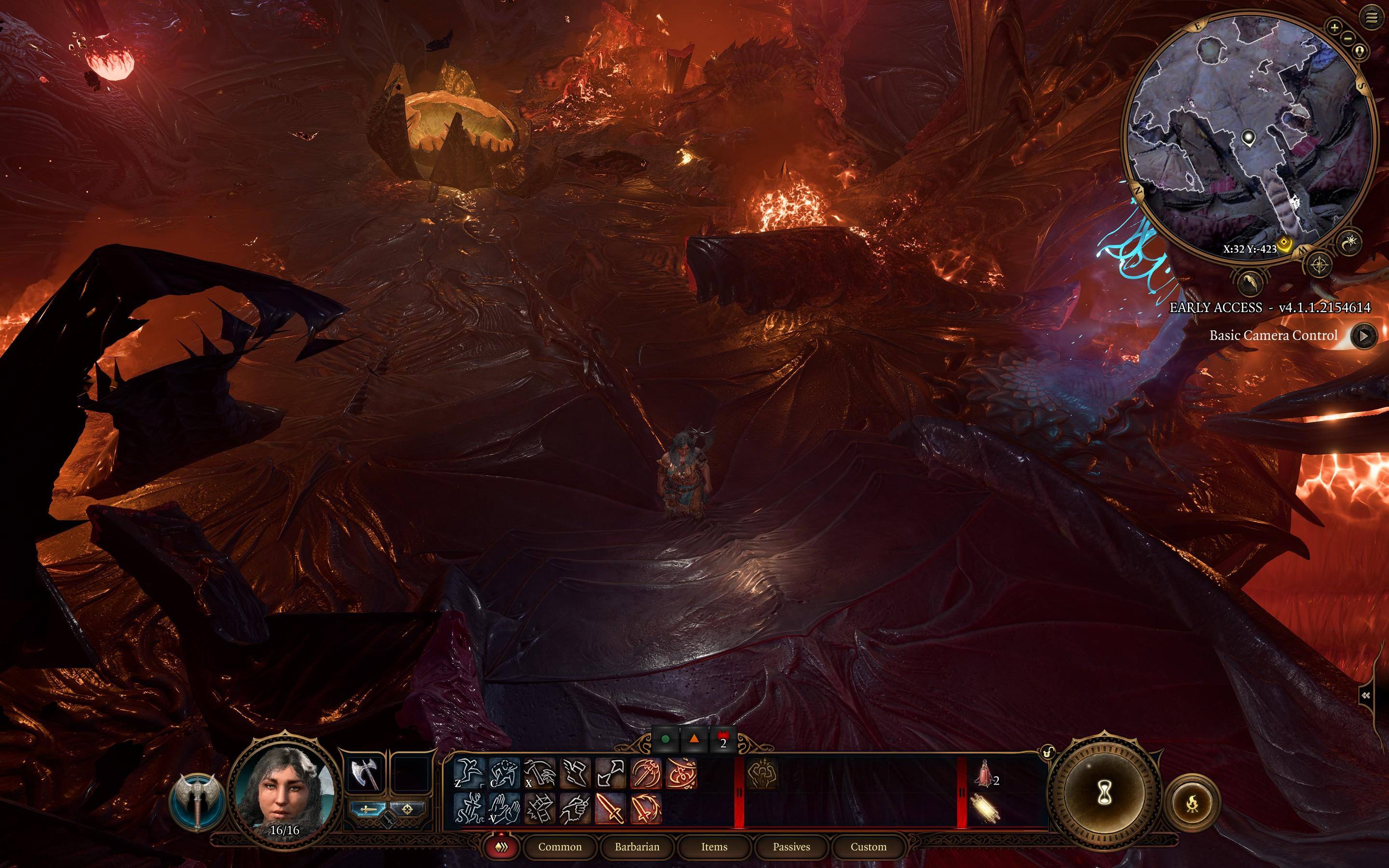This screenshot has height=868, width=1389.
Task: Show the Items hotbar tab
Action: [714, 847]
